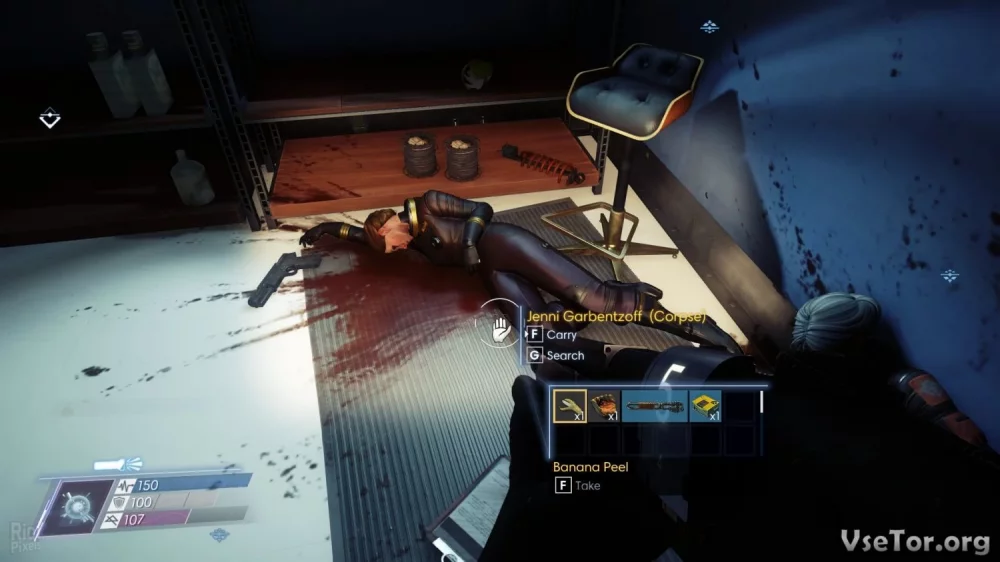Screen dimensions: 1000x562
Task: Pick the orange-brown peel item slot
Action: click(603, 405)
